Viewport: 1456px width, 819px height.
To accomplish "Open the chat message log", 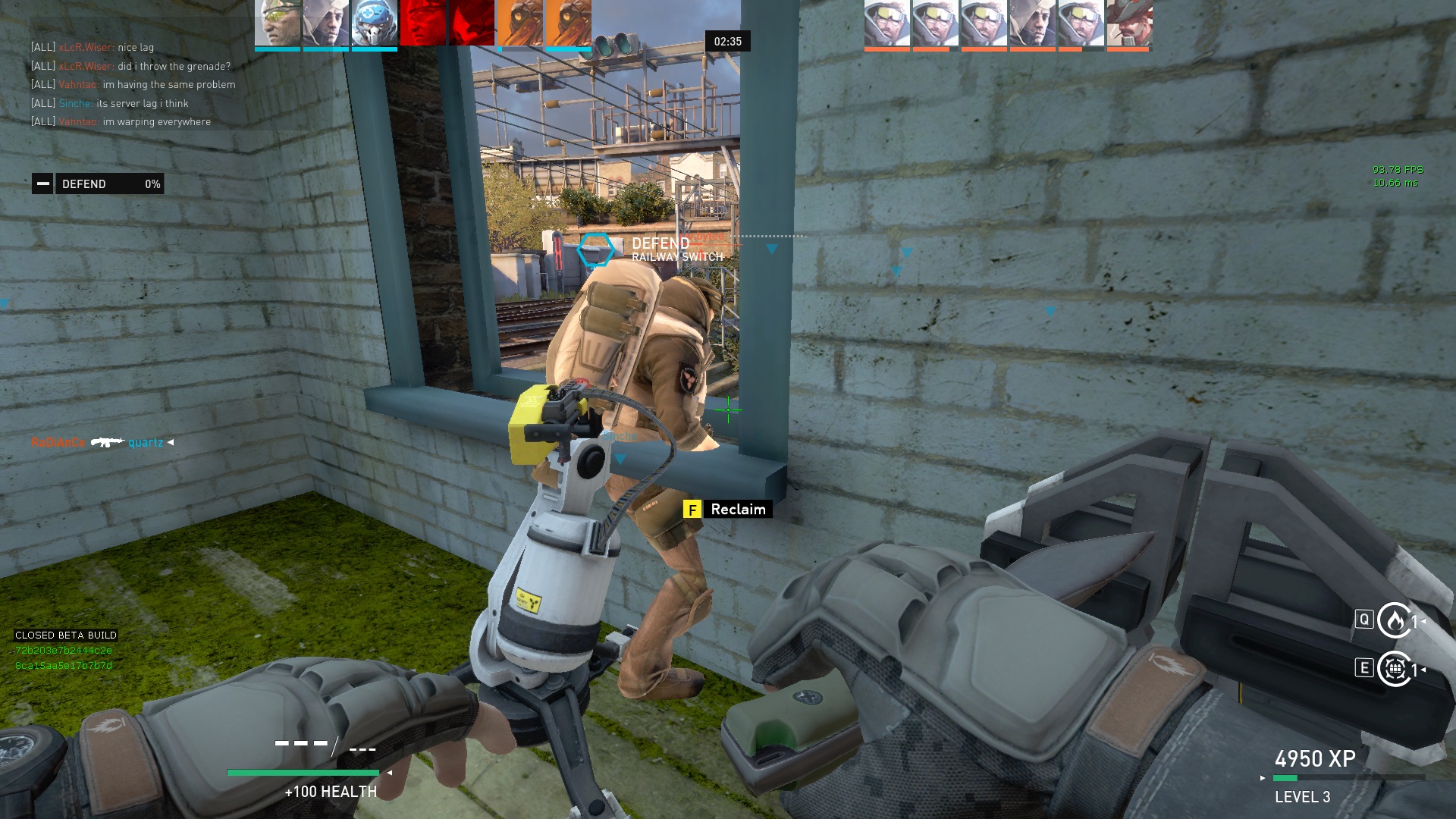I will pyautogui.click(x=133, y=84).
